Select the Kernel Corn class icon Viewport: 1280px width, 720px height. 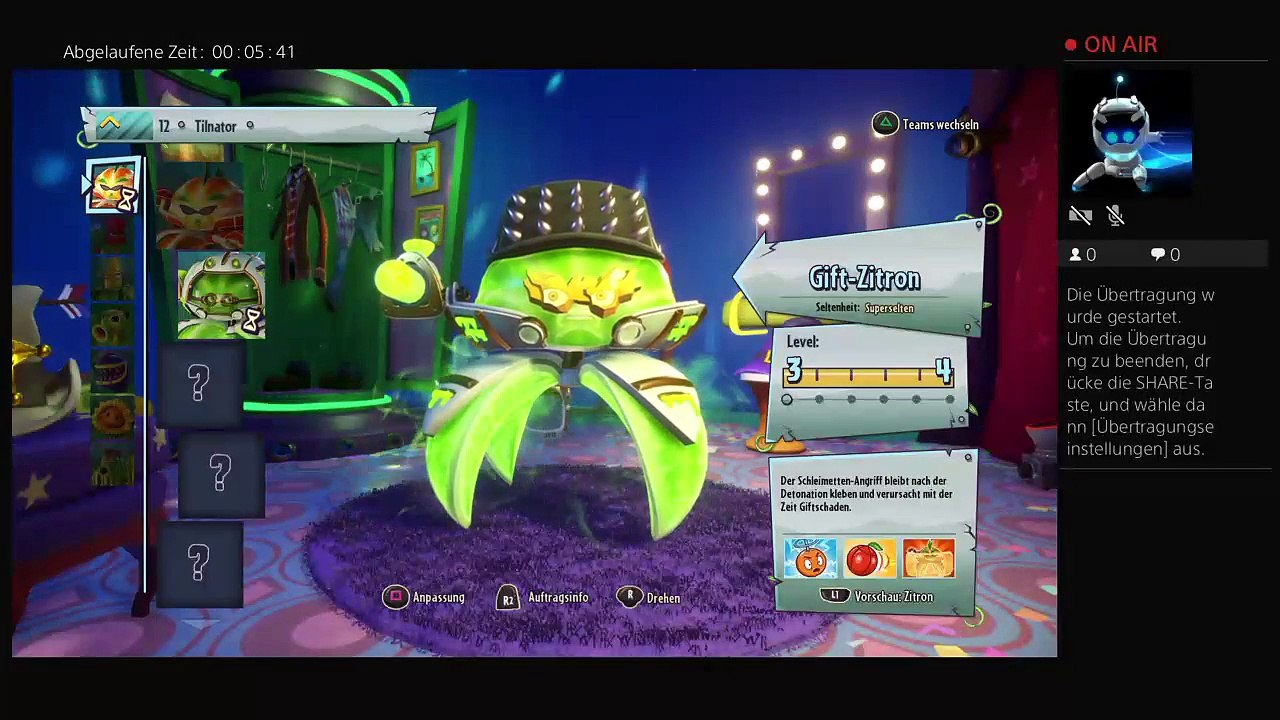[x=113, y=279]
